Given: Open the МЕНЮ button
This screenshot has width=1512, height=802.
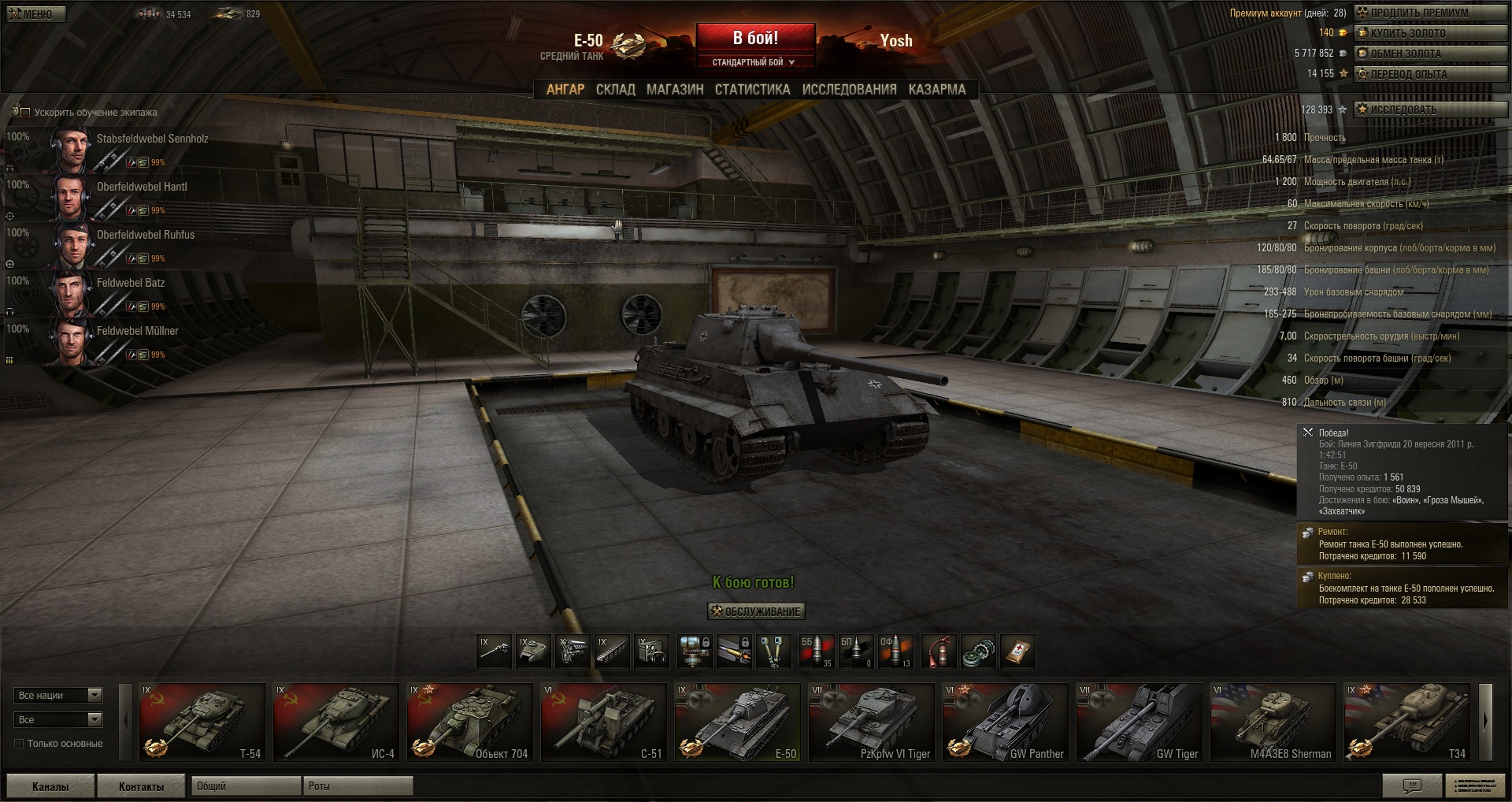Looking at the screenshot, I should tap(35, 13).
